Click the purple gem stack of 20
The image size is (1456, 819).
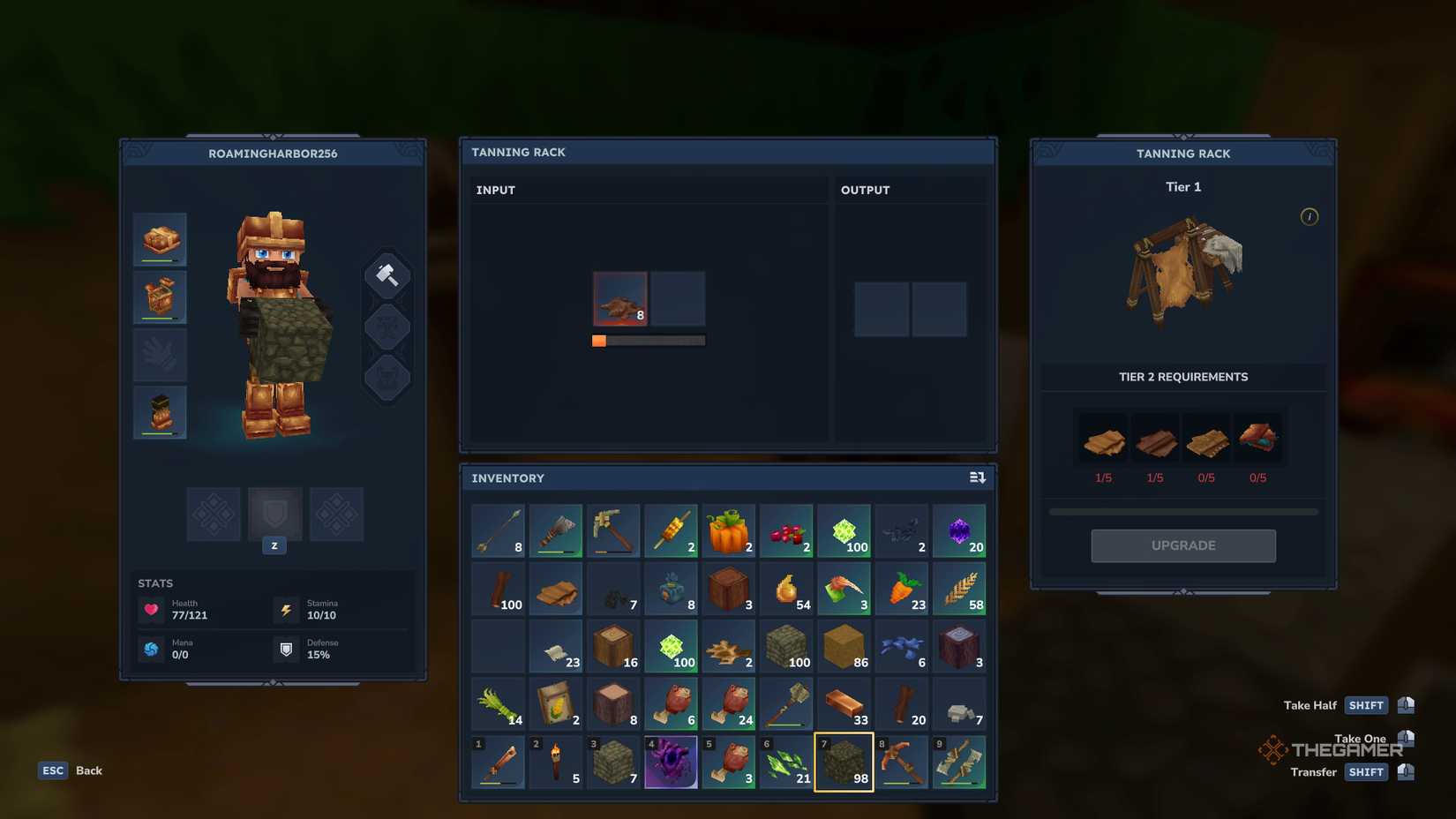(x=959, y=530)
